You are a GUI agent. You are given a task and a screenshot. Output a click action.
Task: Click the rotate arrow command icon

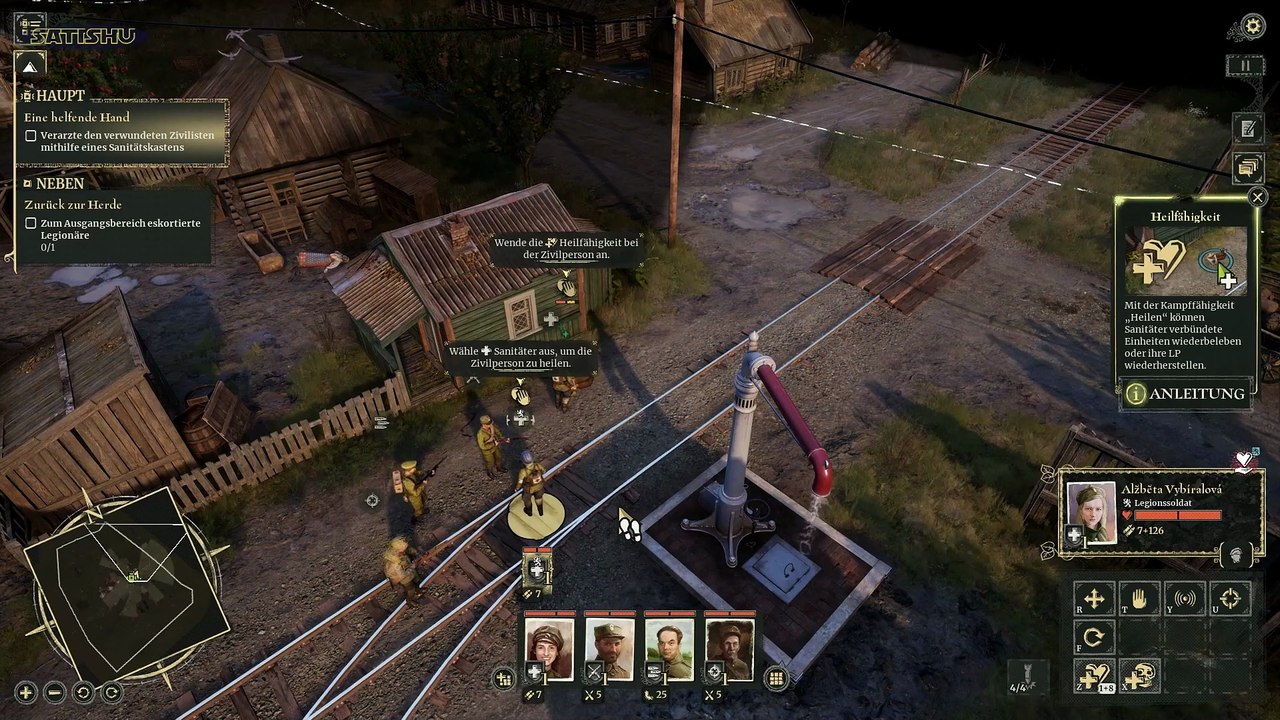(x=1094, y=638)
